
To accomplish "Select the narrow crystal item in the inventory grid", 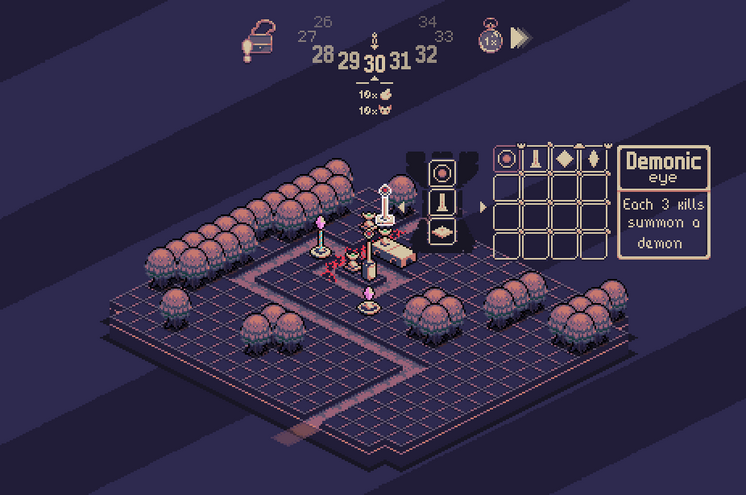I will click(594, 159).
